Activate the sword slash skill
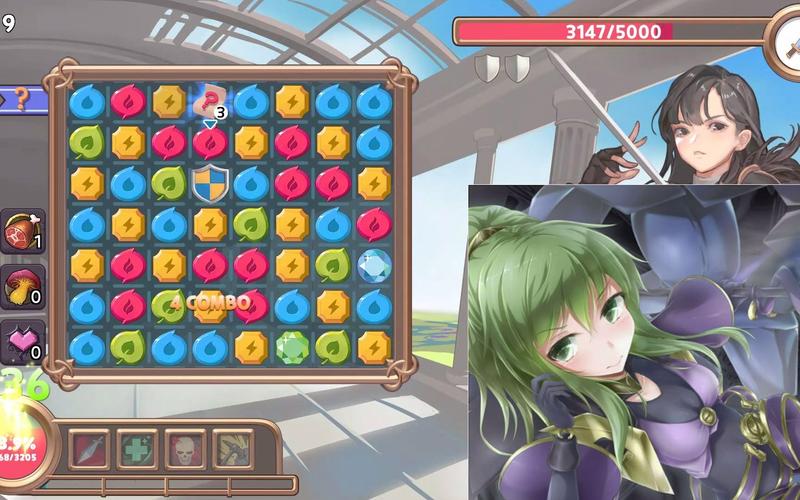This screenshot has width=800, height=500. coord(91,447)
